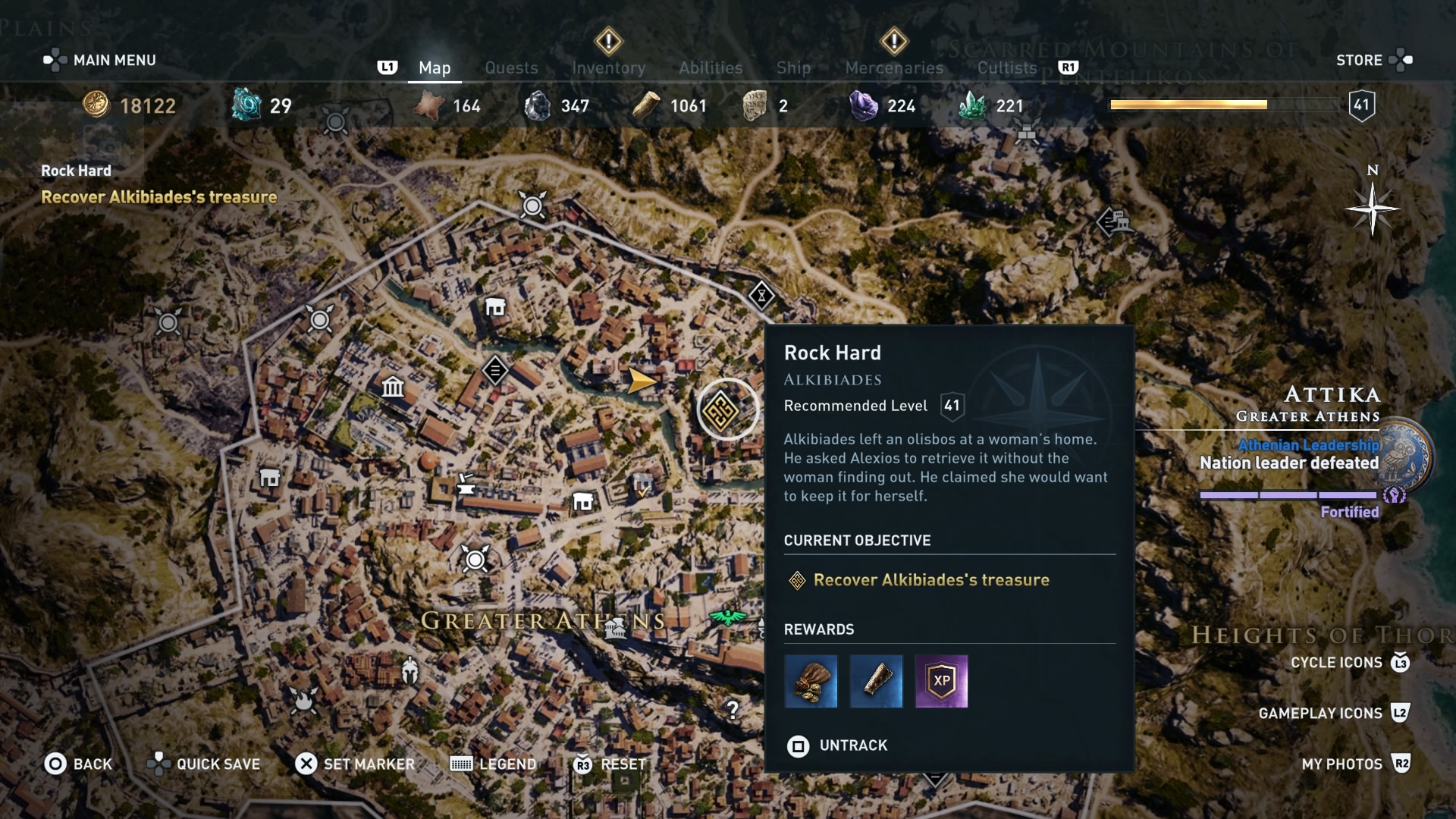Viewport: 1456px width, 819px height.
Task: Switch to the Quests tab
Action: pyautogui.click(x=511, y=67)
